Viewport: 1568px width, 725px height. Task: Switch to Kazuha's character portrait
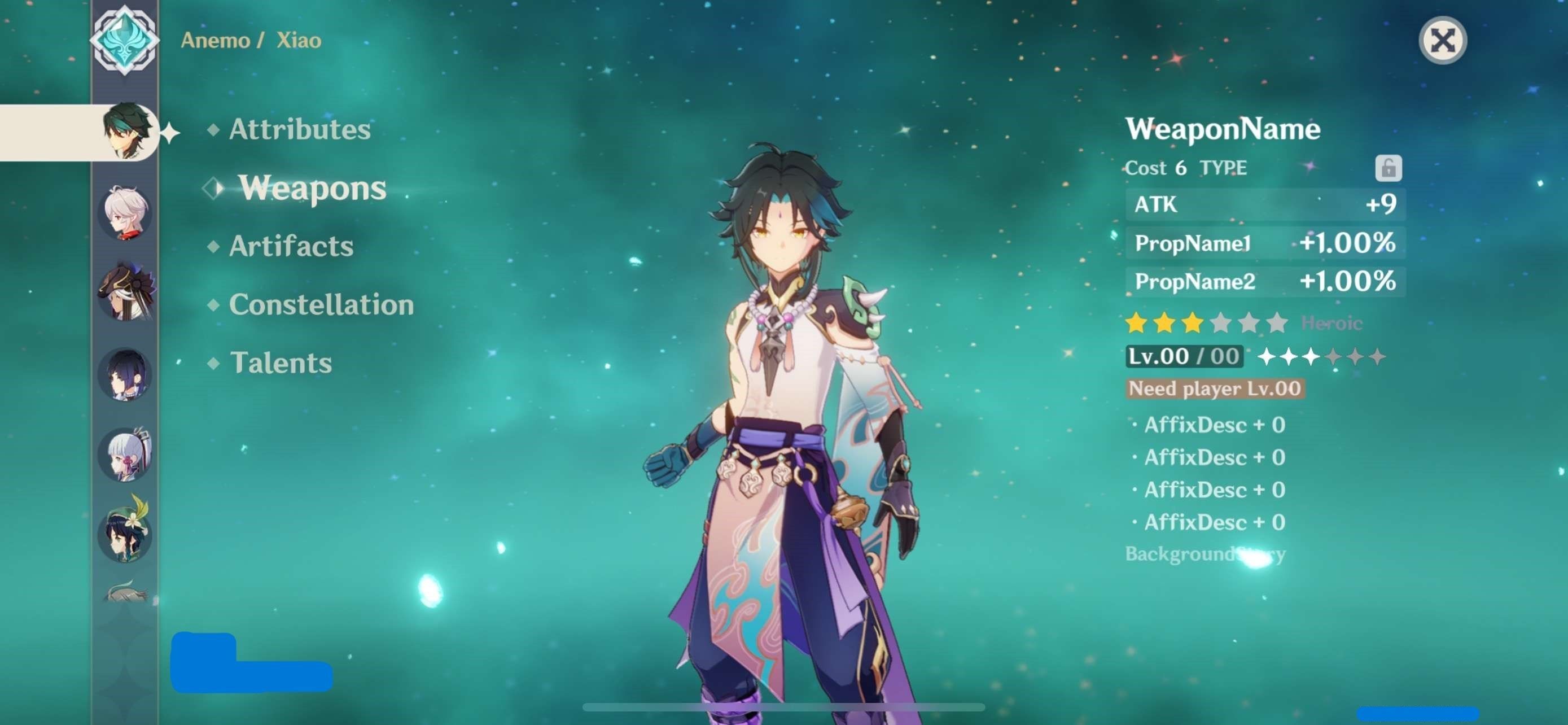(125, 212)
